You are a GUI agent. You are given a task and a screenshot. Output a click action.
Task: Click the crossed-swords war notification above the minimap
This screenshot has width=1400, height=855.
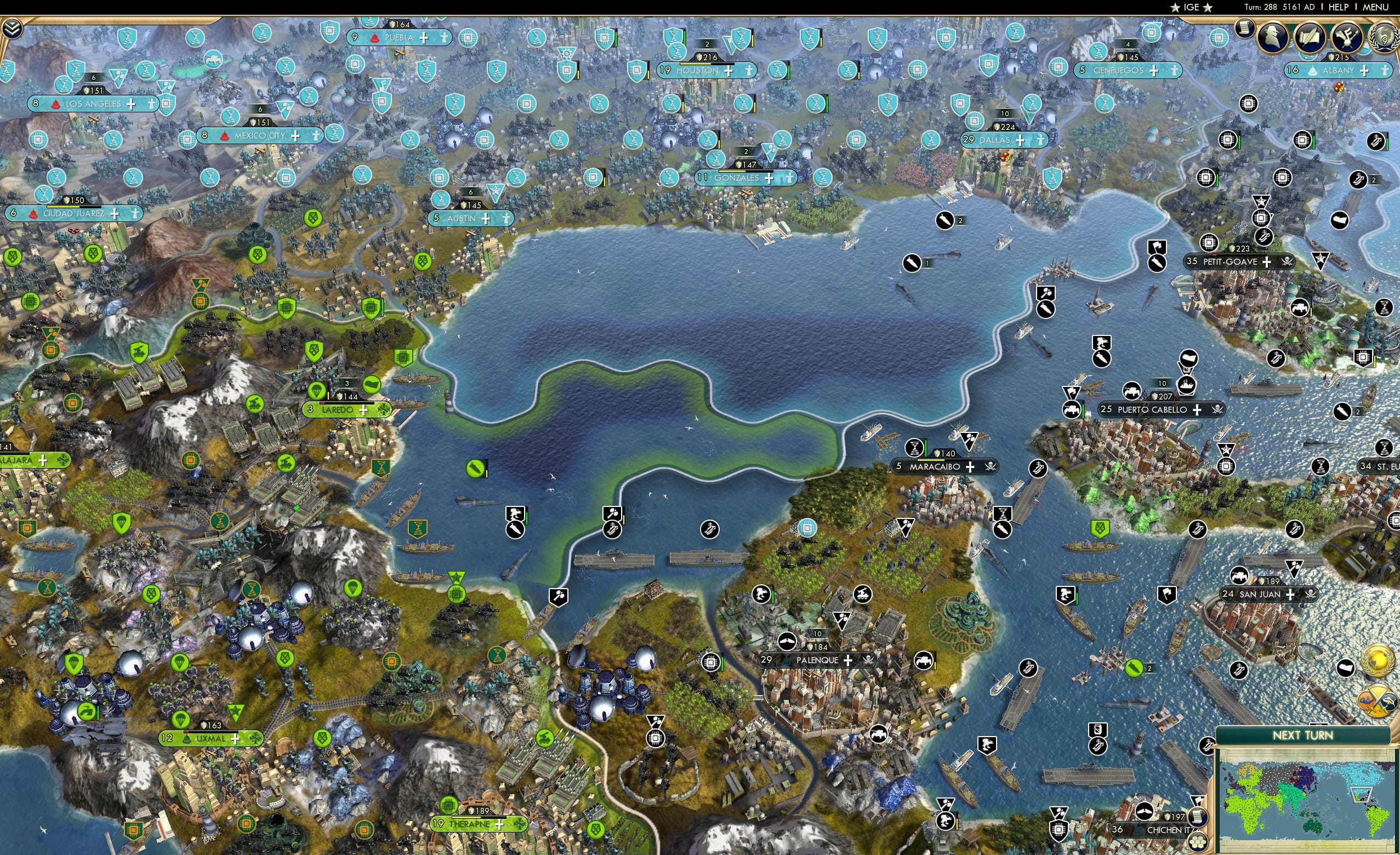click(x=1378, y=700)
